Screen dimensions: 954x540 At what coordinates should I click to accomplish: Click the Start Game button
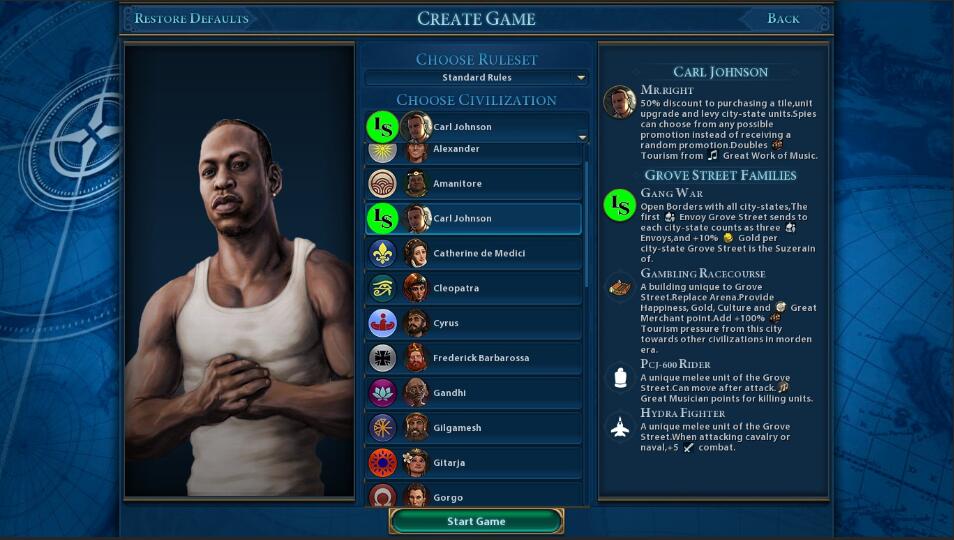tap(476, 521)
